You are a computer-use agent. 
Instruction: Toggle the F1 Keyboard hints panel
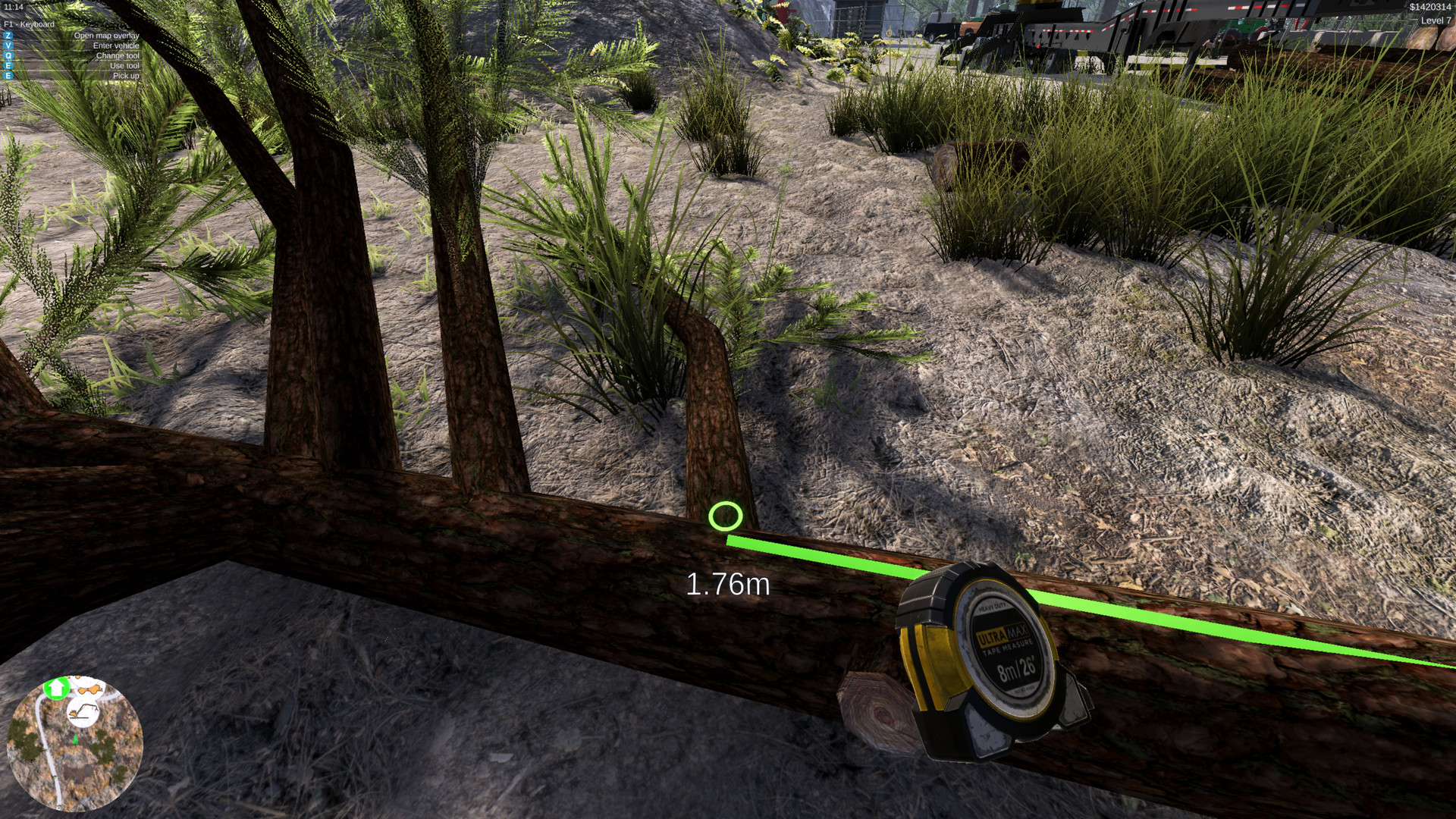(29, 24)
